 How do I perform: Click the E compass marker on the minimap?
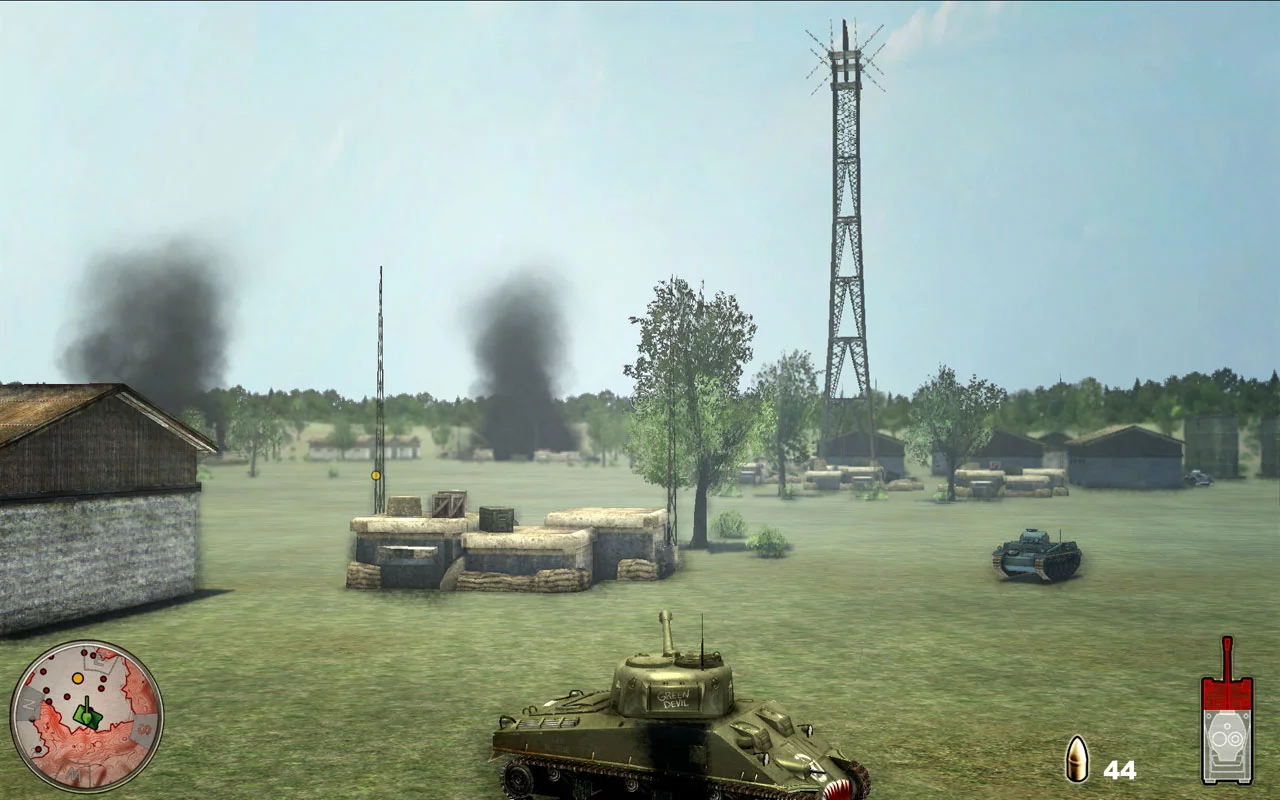point(98,661)
